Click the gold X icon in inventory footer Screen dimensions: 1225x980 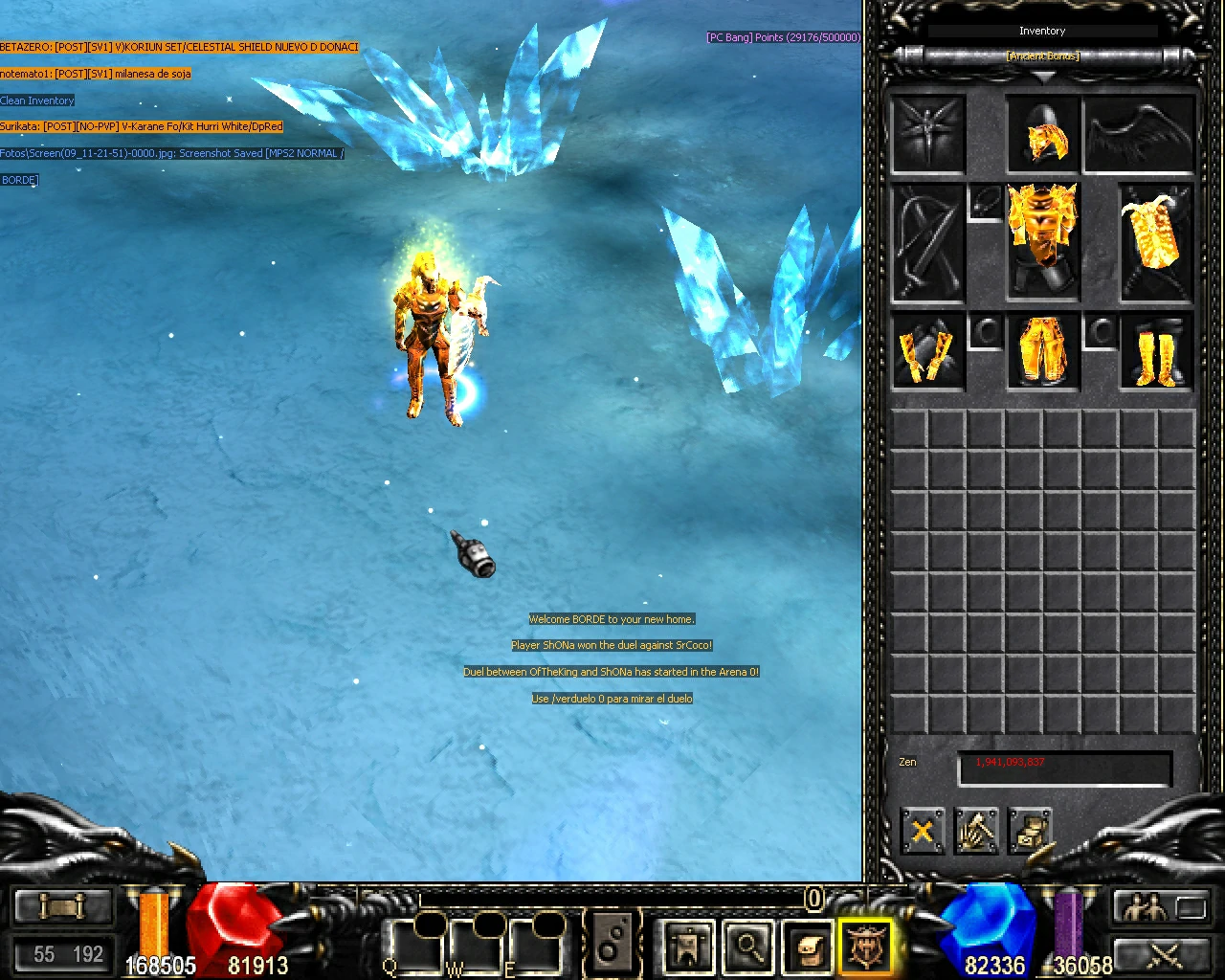[922, 832]
